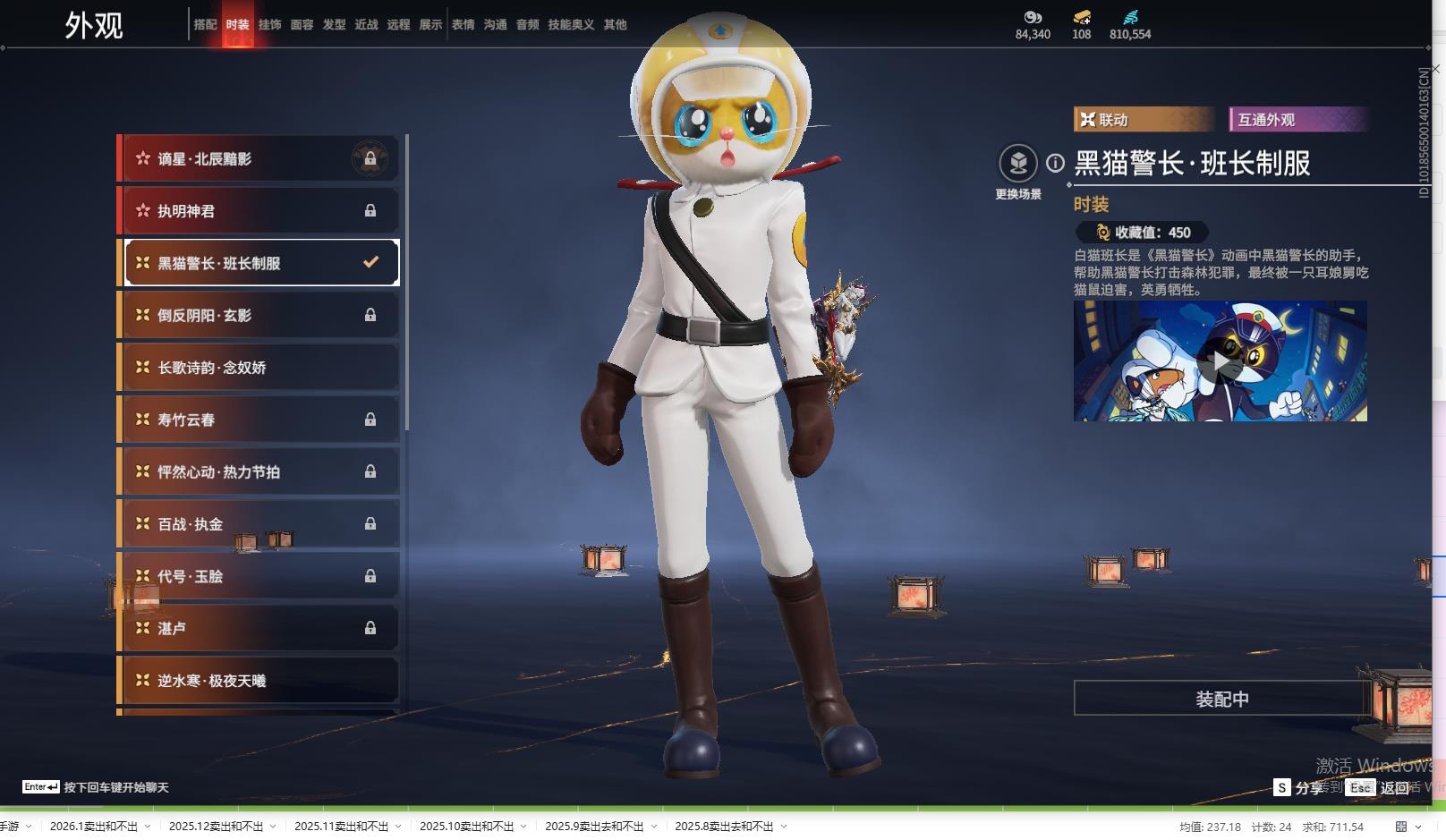Switch to the 技能奥义 tab

tap(571, 25)
